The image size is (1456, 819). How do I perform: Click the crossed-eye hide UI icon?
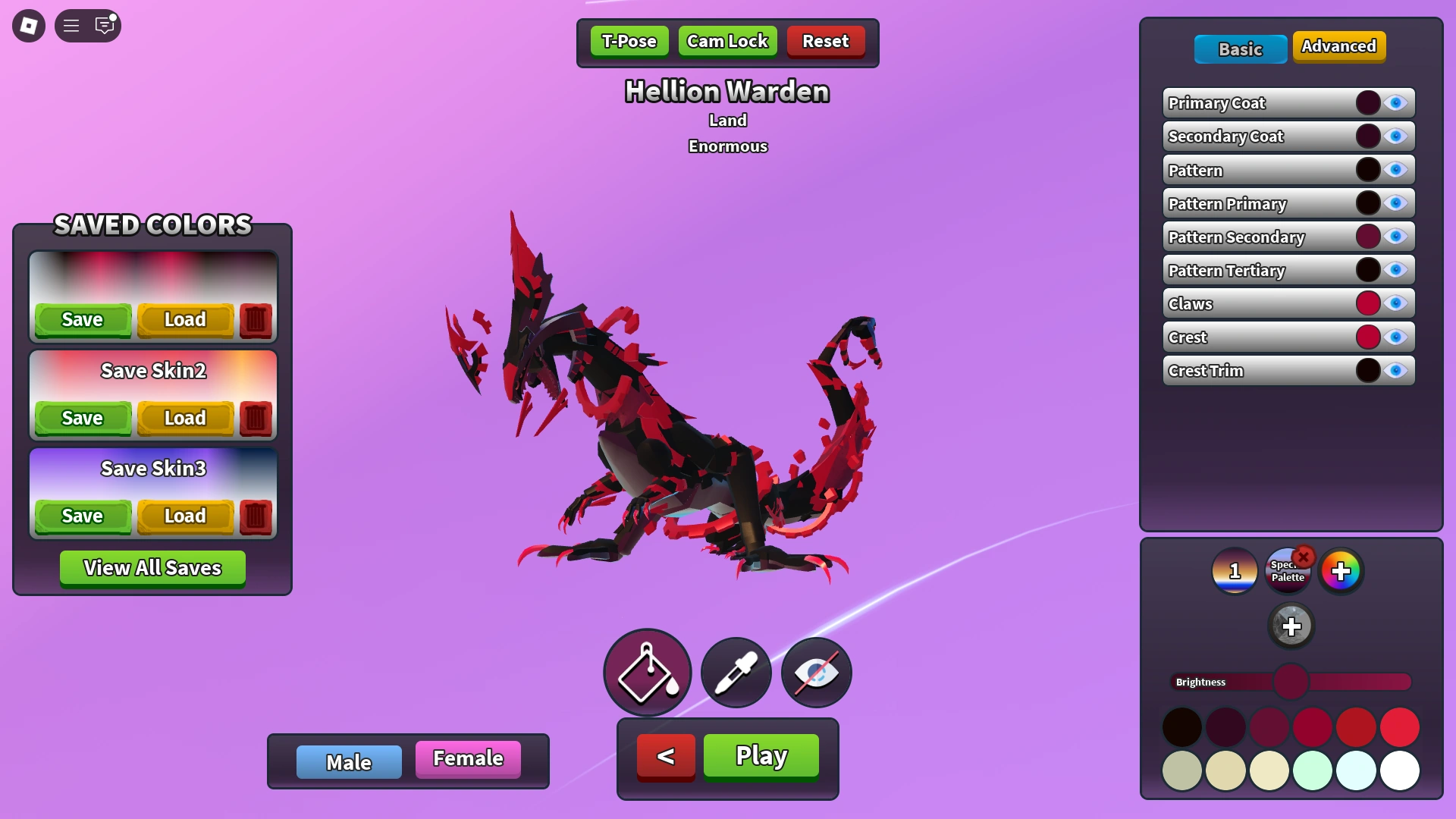click(x=815, y=672)
